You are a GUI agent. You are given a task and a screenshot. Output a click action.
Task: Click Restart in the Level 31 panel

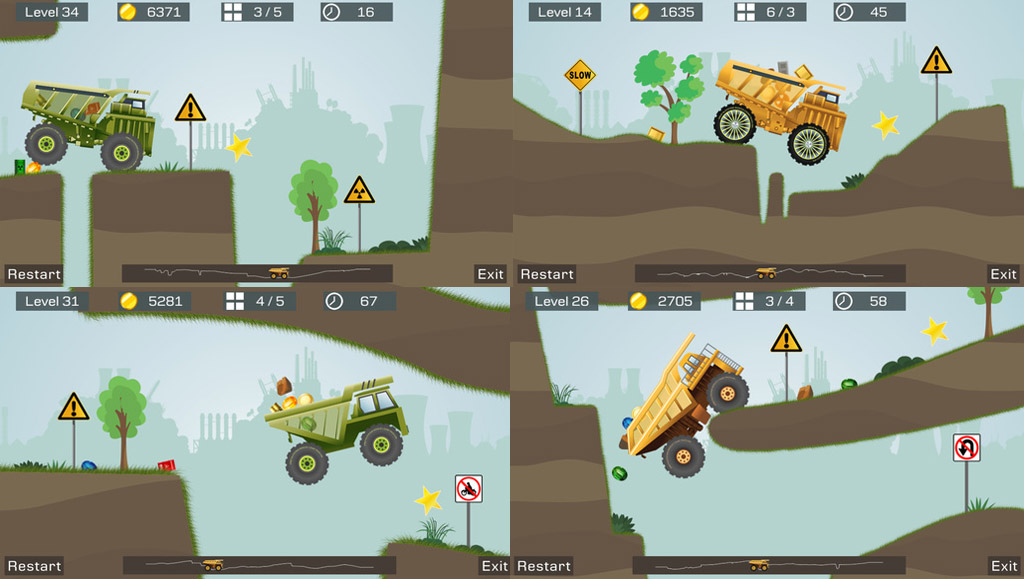[34, 566]
